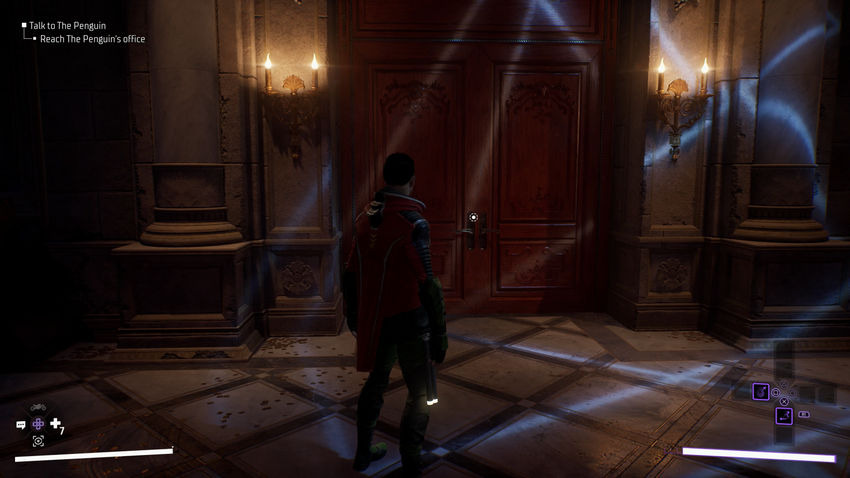This screenshot has height=478, width=850.
Task: Click the Reach The Penguin's office sub-objective
Action: click(92, 39)
